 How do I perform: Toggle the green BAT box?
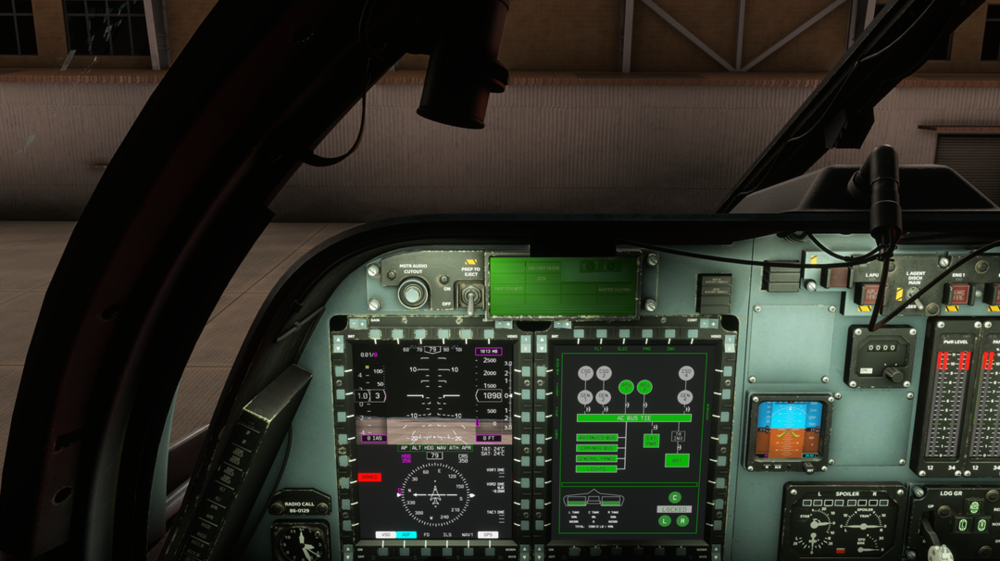pyautogui.click(x=677, y=461)
